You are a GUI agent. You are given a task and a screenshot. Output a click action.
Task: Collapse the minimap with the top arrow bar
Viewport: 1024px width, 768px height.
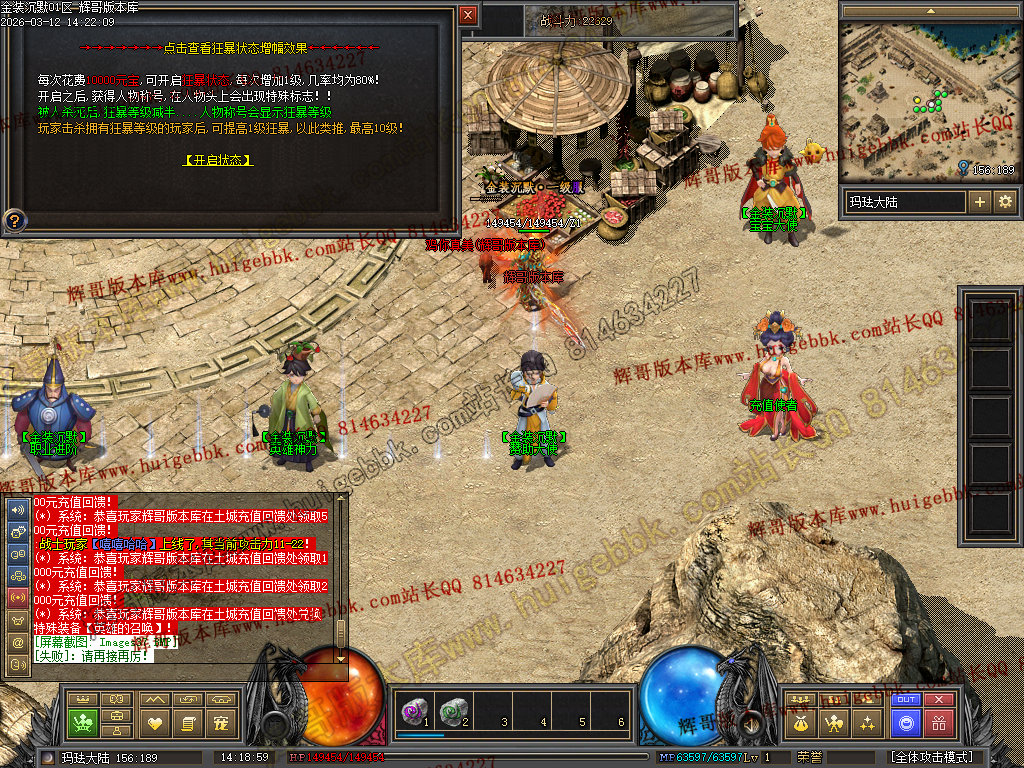(x=928, y=10)
